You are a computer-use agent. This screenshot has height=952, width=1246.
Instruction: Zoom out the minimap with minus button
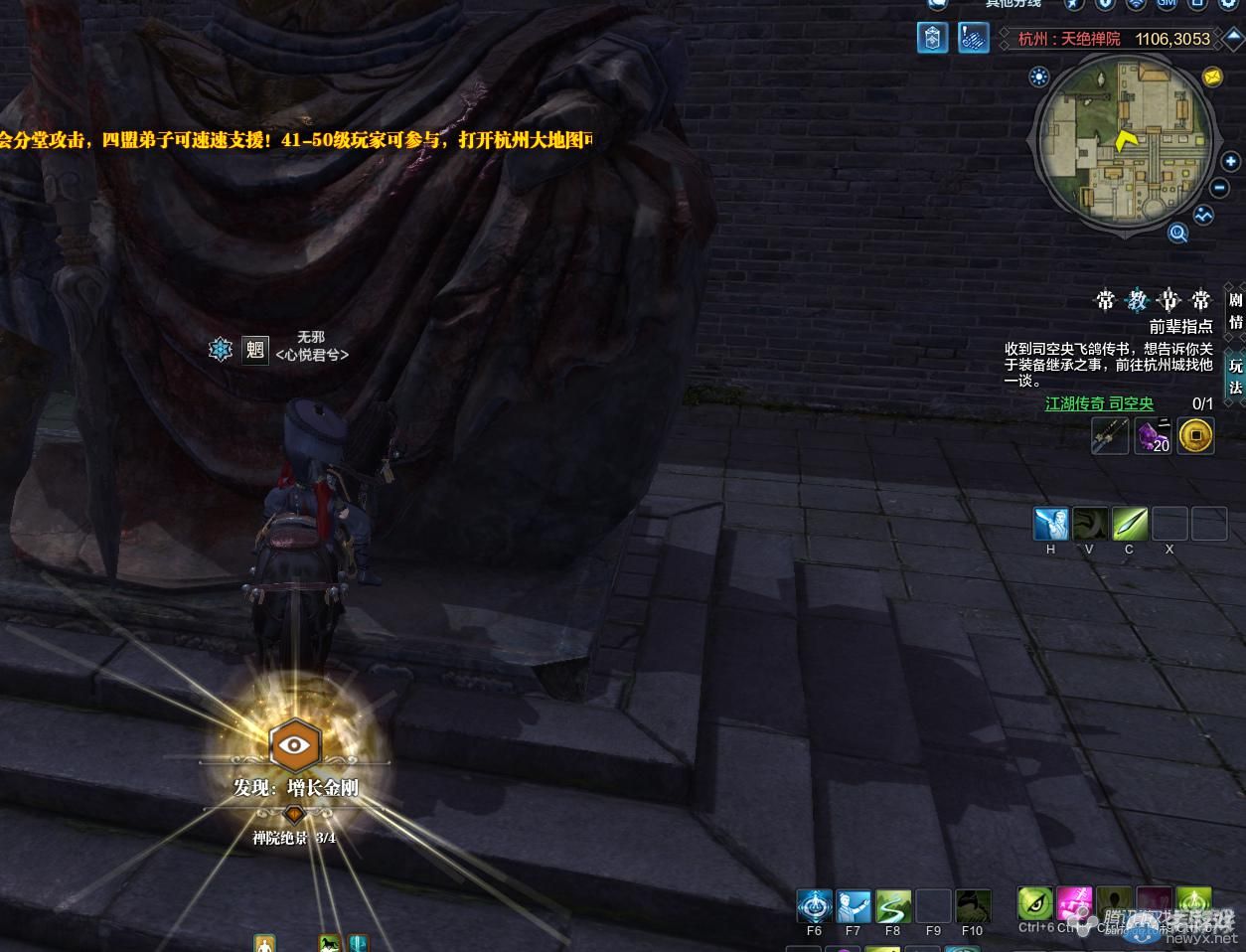point(1220,189)
